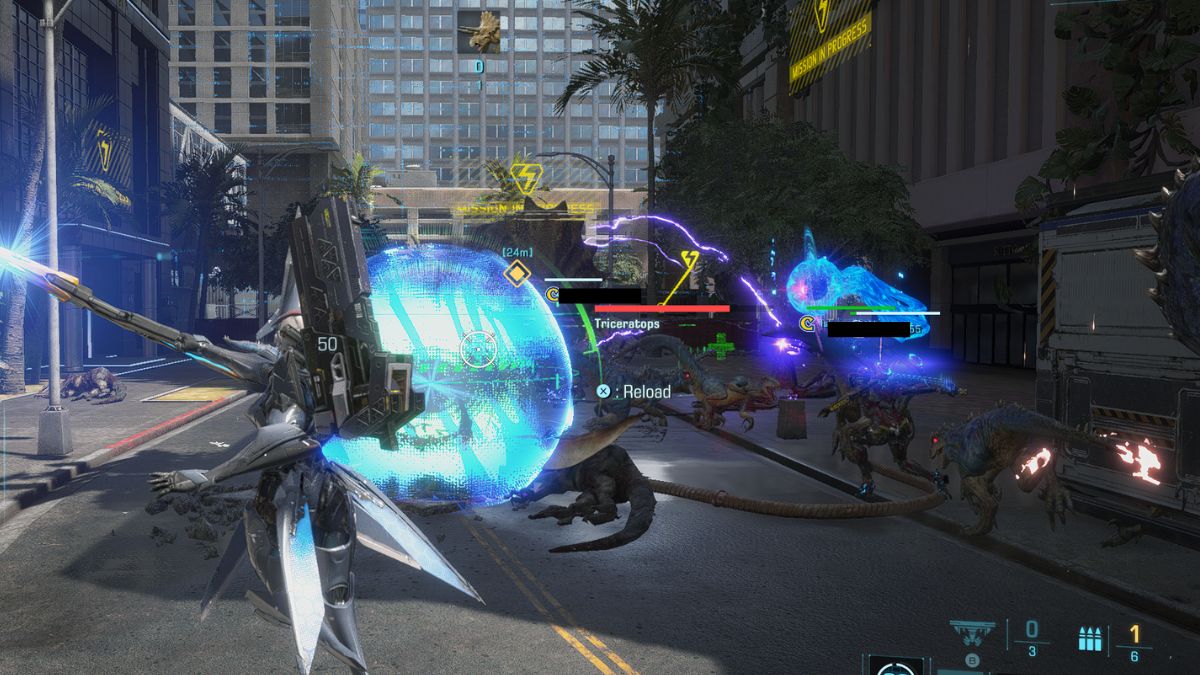This screenshot has width=1200, height=675.
Task: Select the round skill icon at the bottom edge
Action: (896, 667)
